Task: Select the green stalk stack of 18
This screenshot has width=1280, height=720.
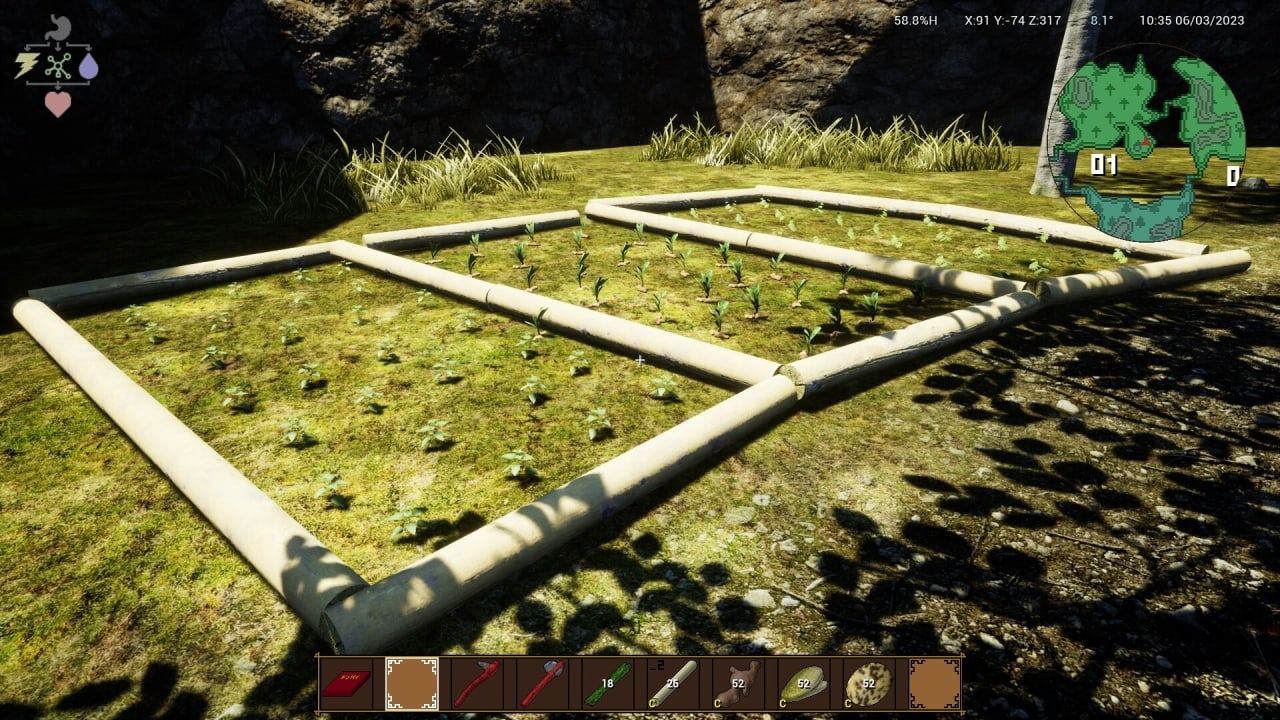Action: pyautogui.click(x=607, y=684)
